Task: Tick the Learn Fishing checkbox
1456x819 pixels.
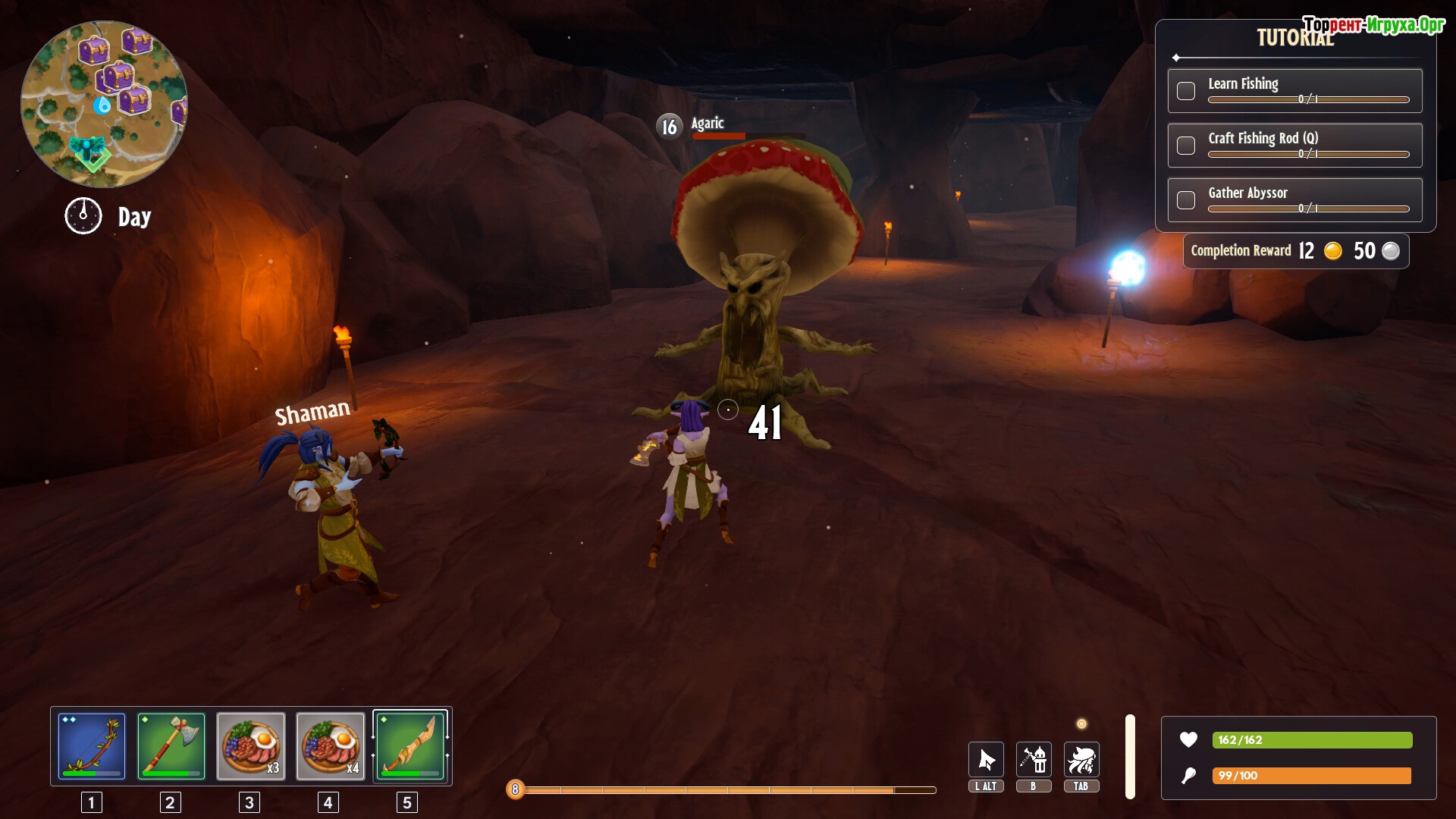Action: click(1186, 91)
